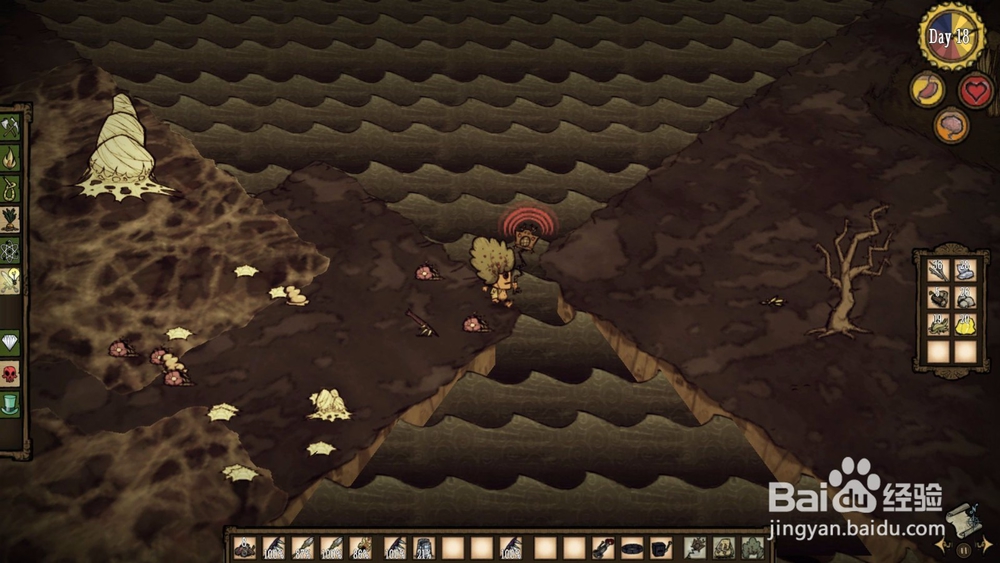This screenshot has height=563, width=1000.
Task: Grab the gold nuggets from the backpack
Action: pos(964,324)
